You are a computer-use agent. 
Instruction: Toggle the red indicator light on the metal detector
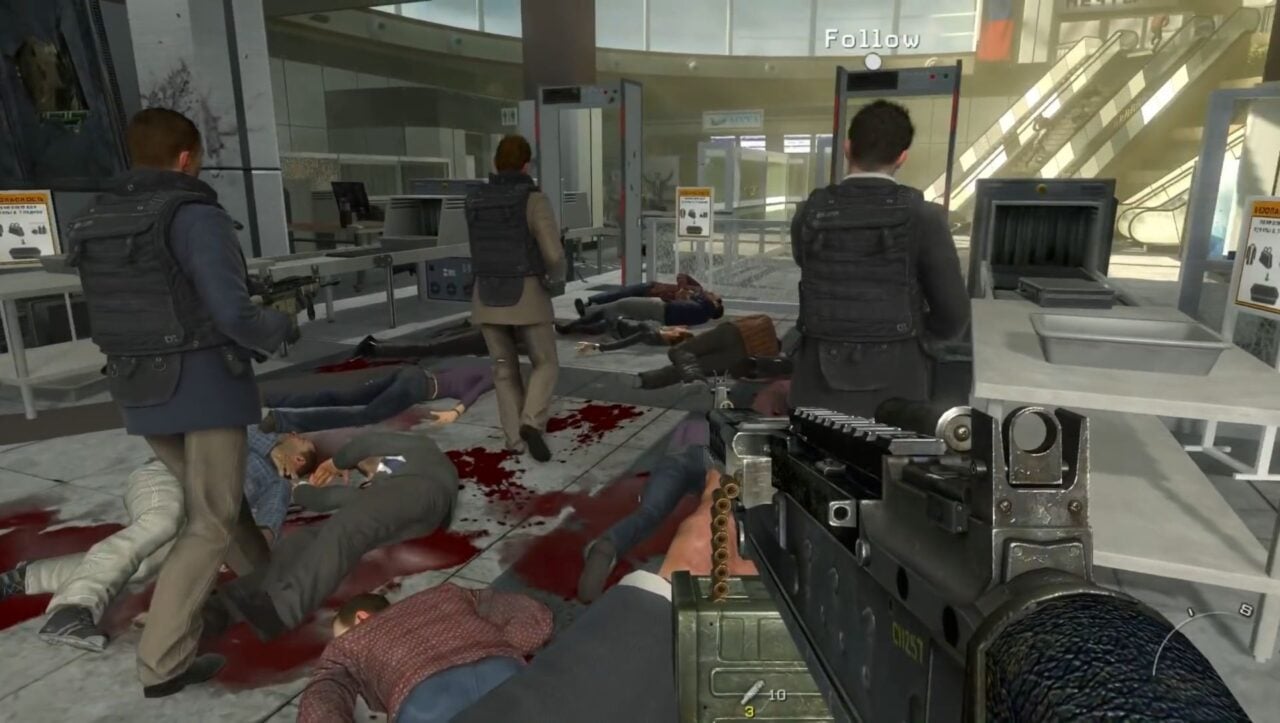click(932, 76)
